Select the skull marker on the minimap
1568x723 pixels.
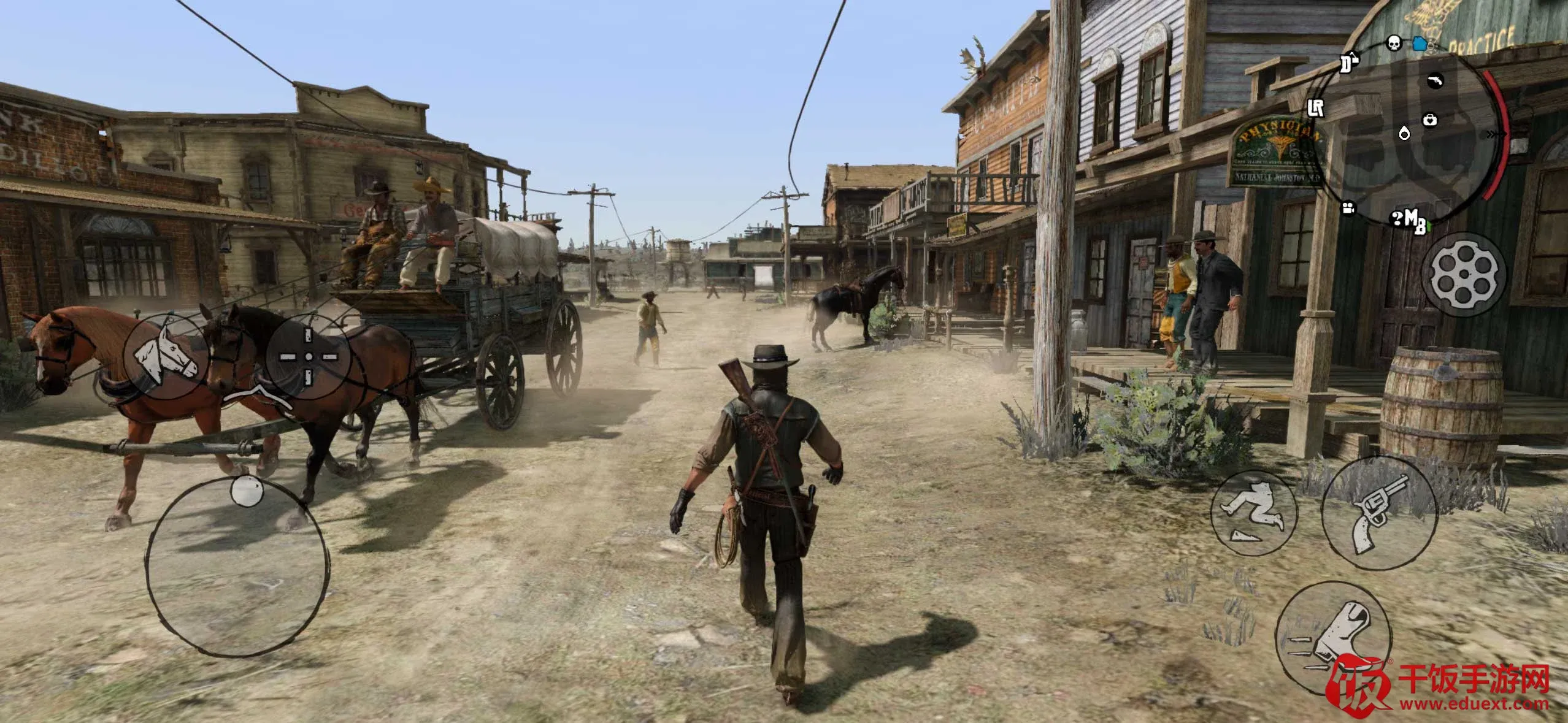coord(1394,44)
